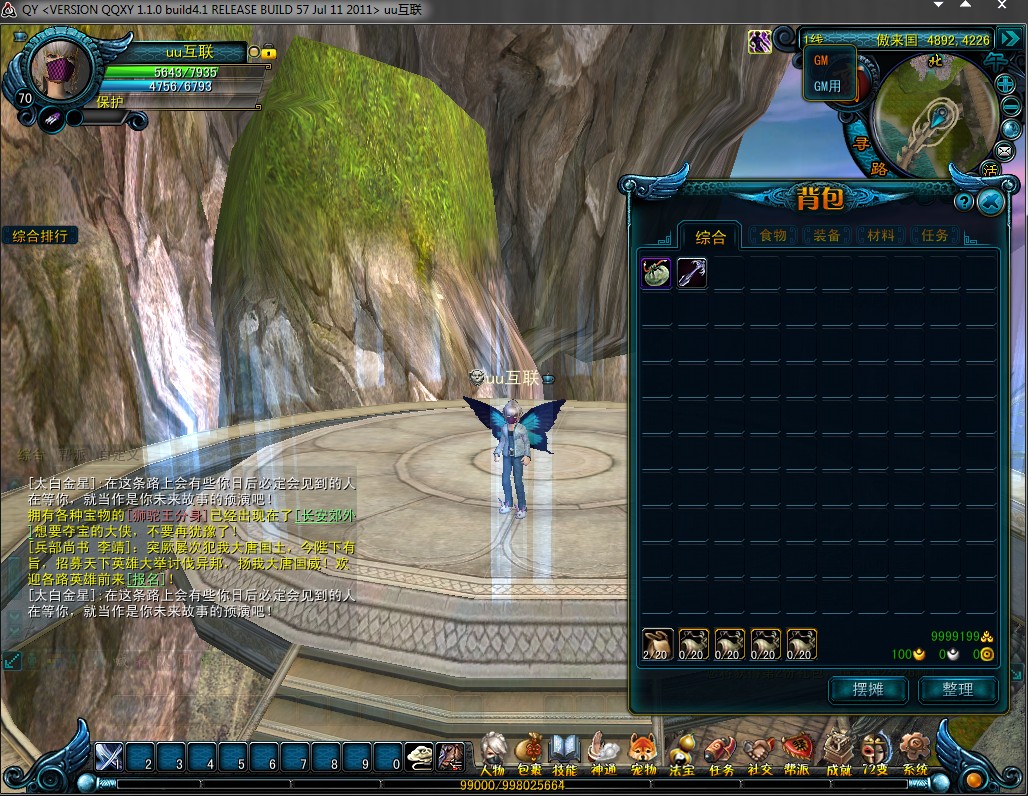The image size is (1028, 796).
Task: Select the purple staff weapon slot
Action: 692,273
